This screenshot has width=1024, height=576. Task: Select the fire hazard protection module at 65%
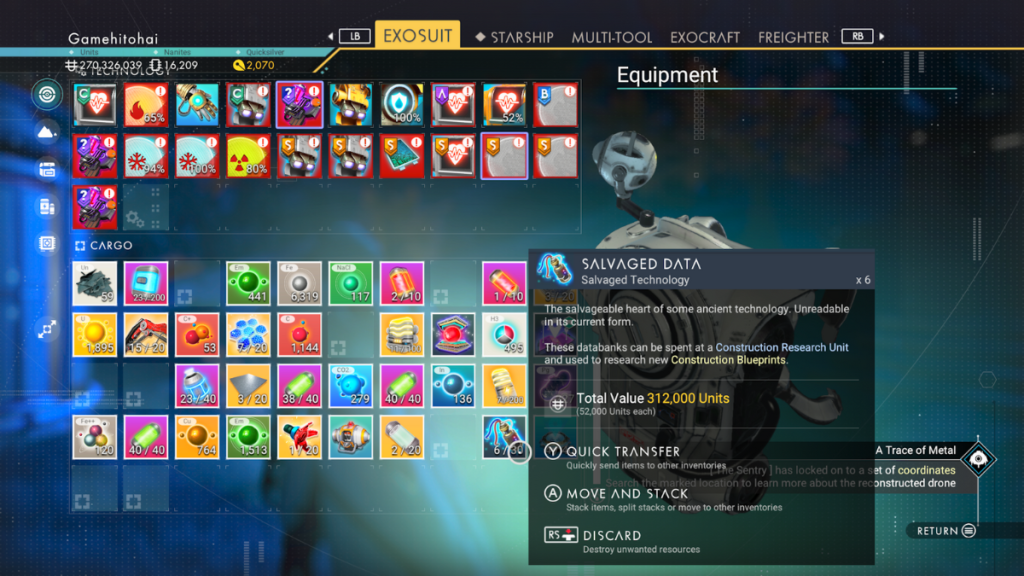point(146,104)
